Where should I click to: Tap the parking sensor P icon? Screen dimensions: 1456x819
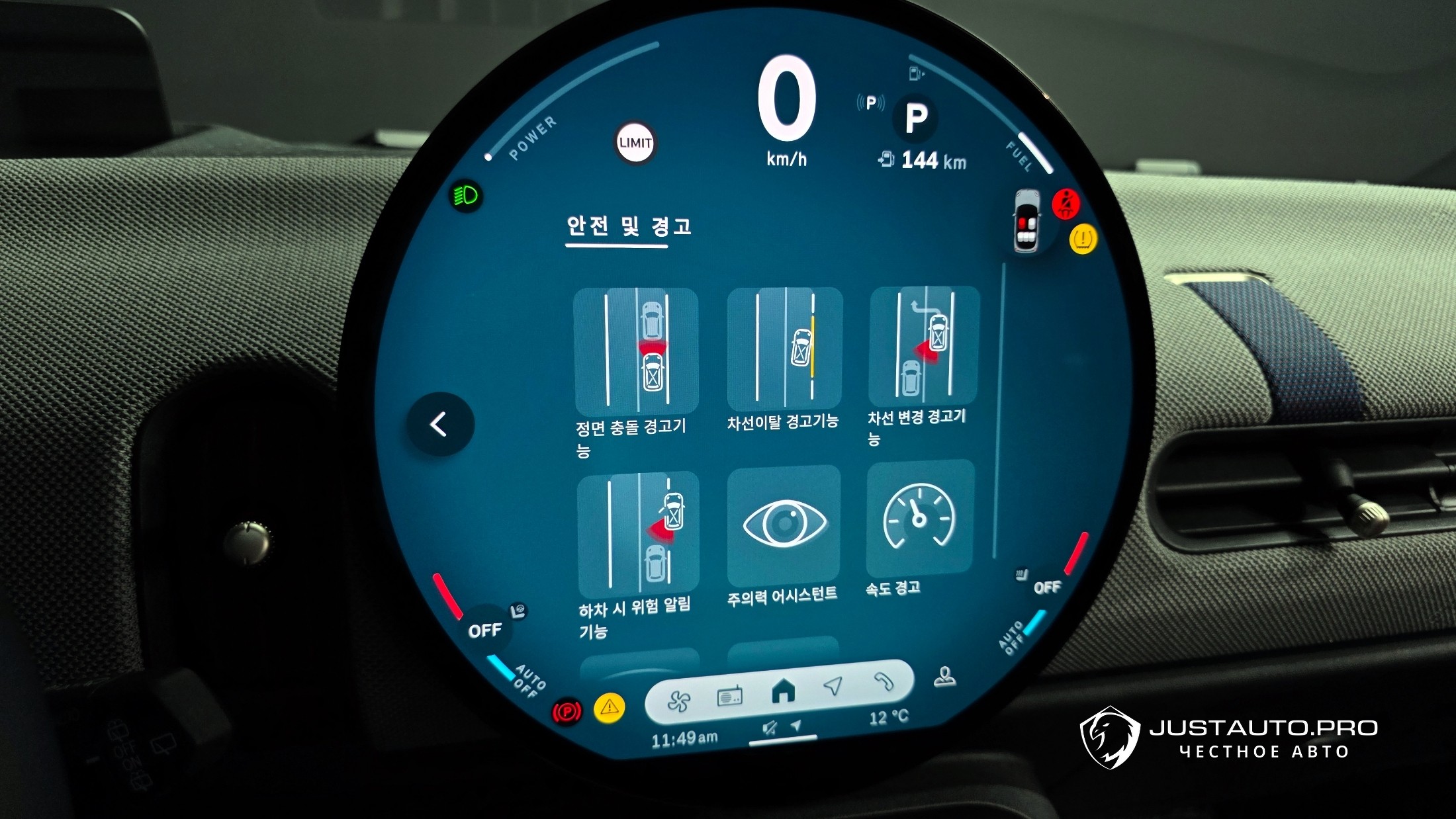tap(871, 103)
